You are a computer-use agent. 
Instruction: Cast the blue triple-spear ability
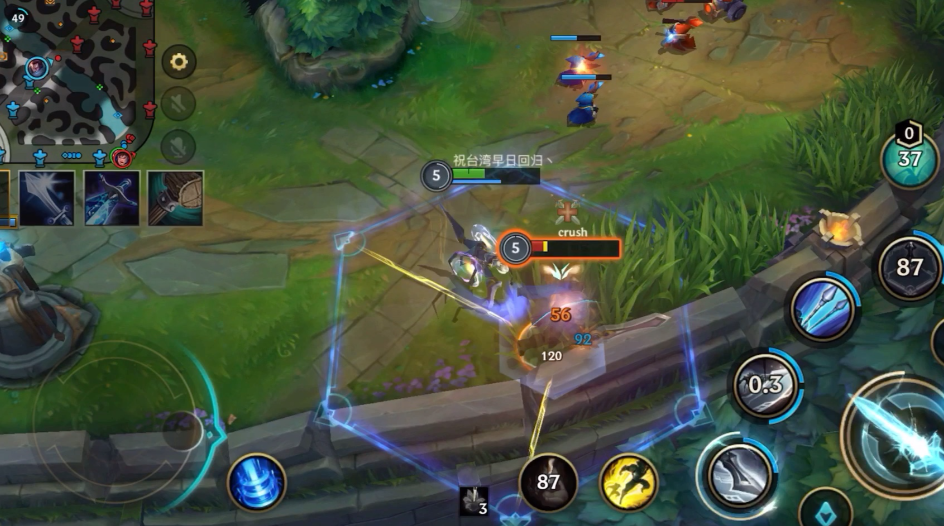pyautogui.click(x=822, y=309)
